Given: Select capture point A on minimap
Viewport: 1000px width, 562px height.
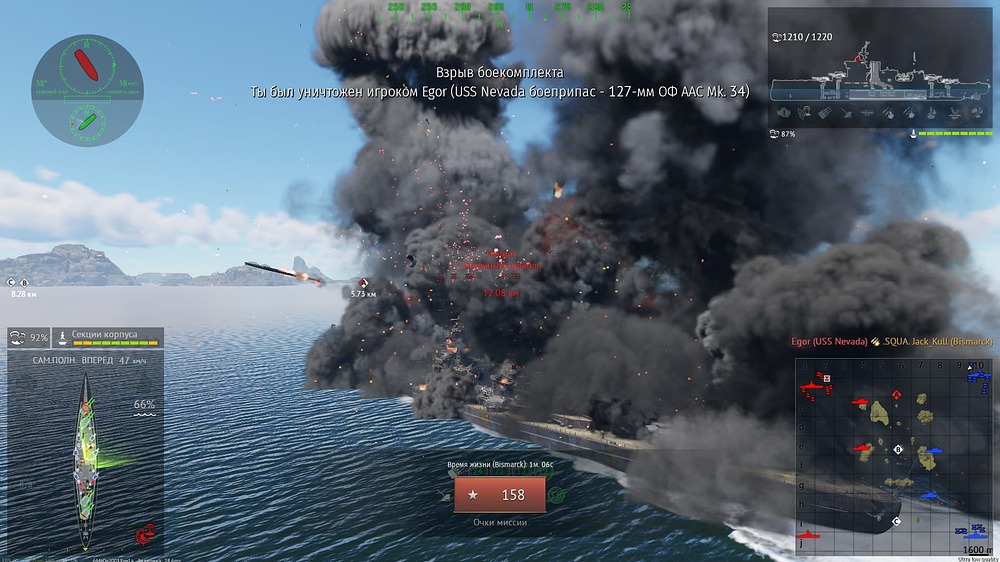Looking at the screenshot, I should [x=897, y=395].
